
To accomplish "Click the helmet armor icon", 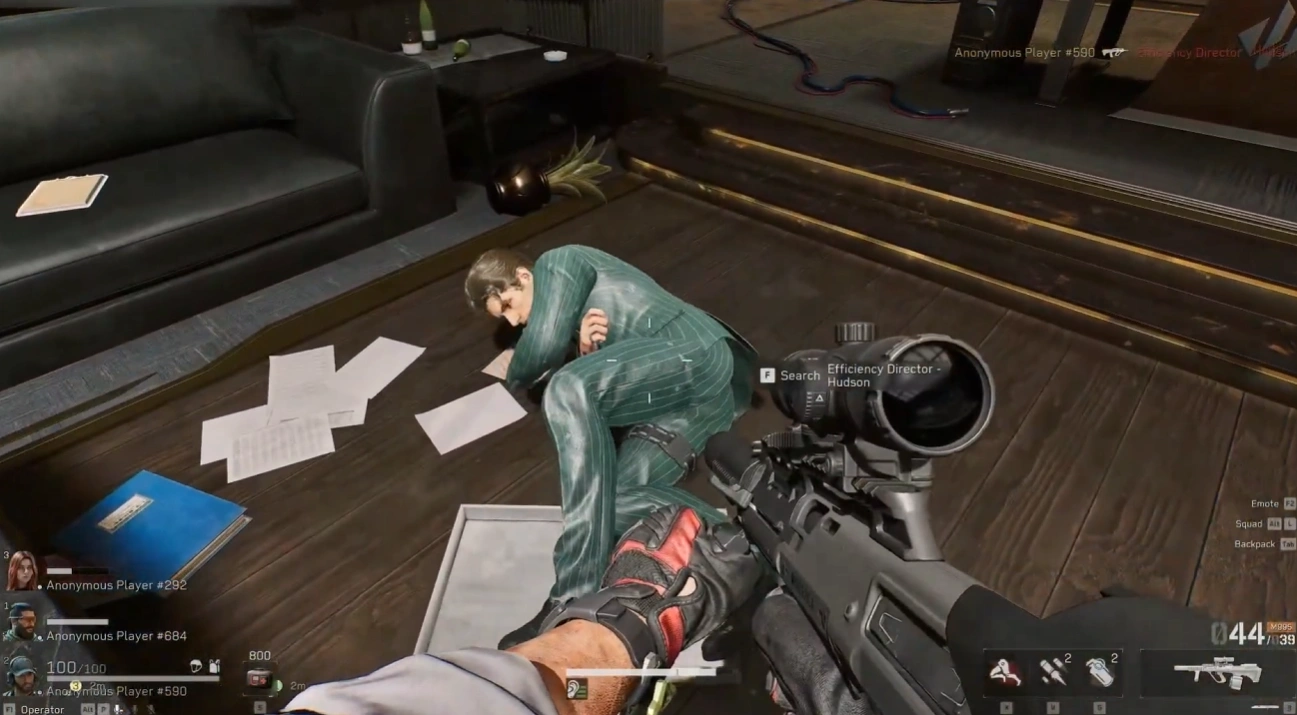I will click(196, 666).
